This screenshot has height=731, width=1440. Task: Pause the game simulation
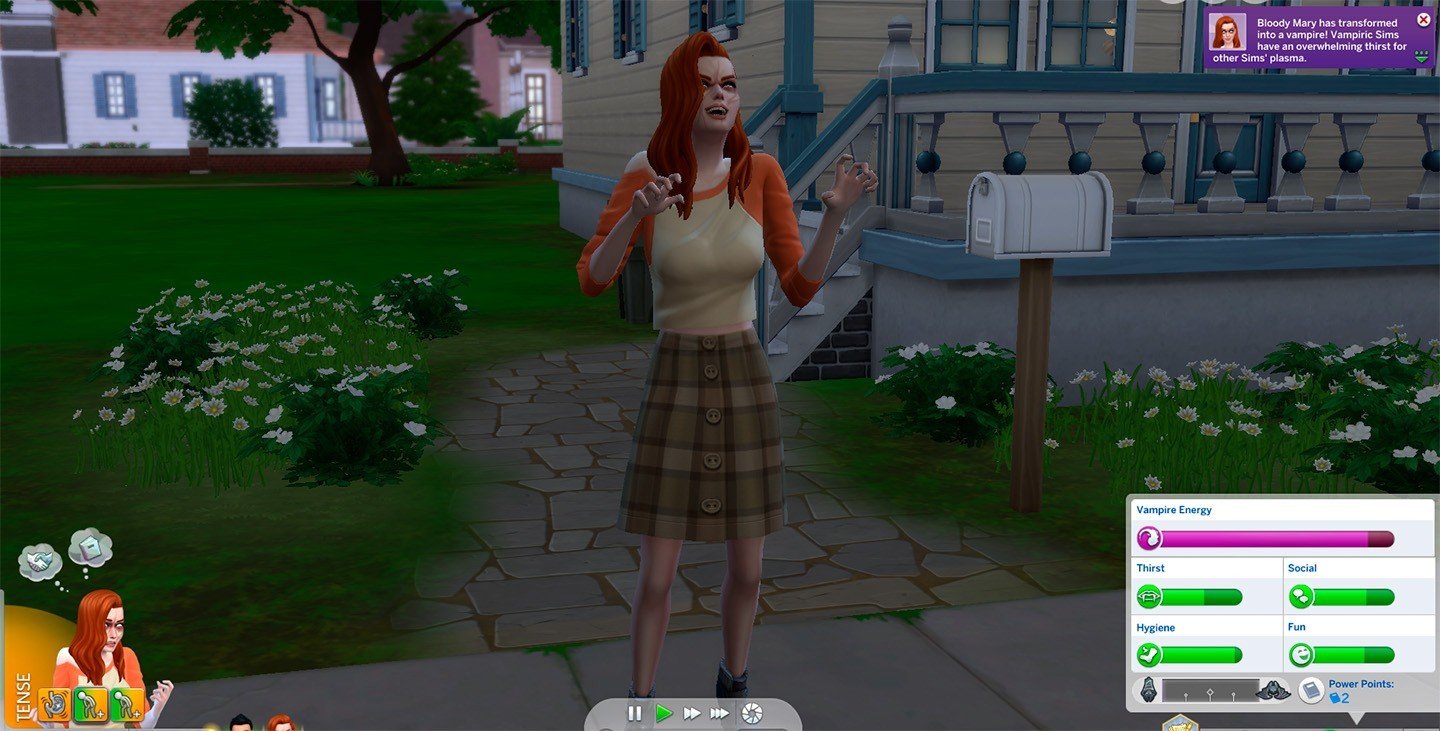(635, 712)
